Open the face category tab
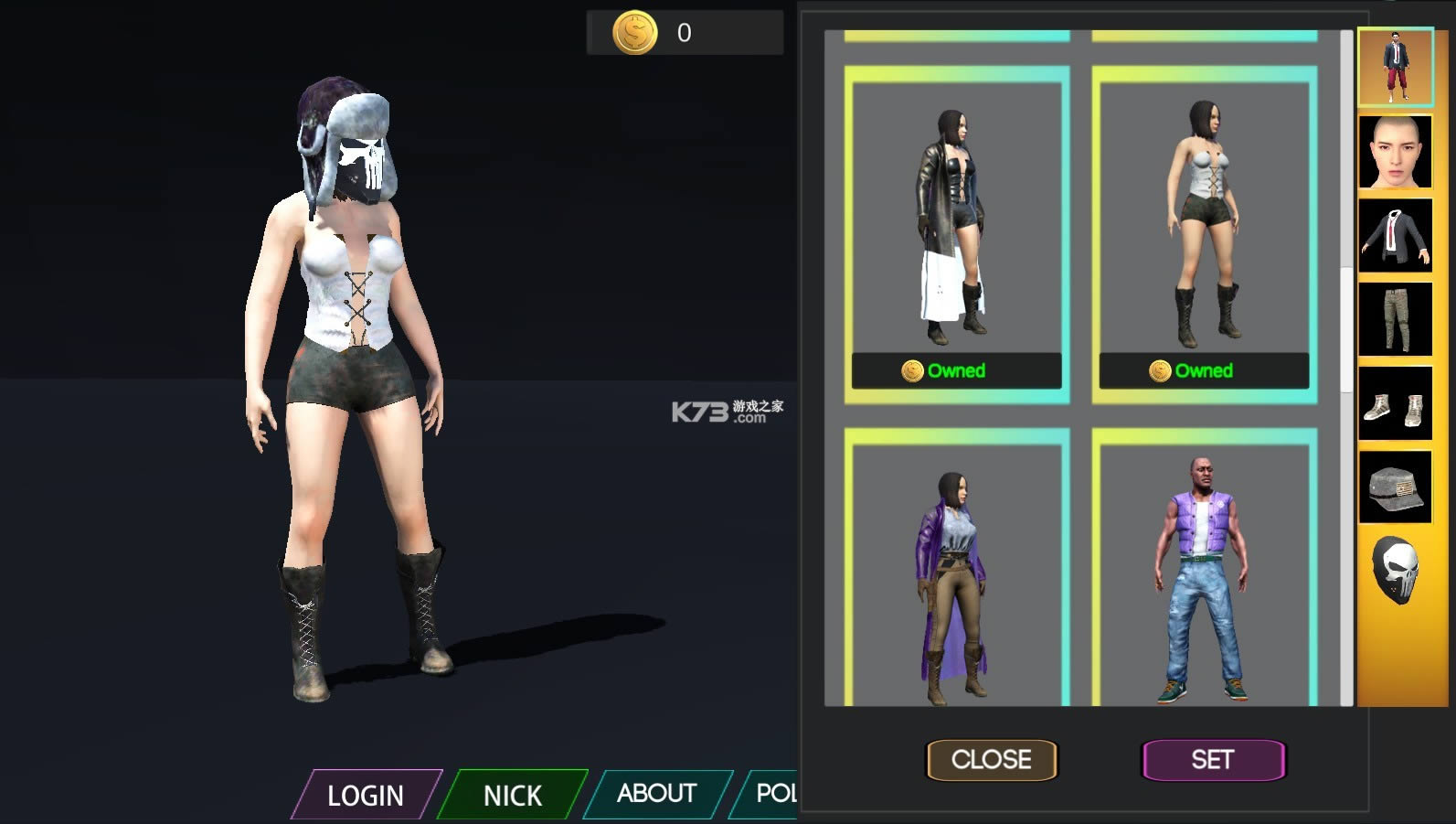Image resolution: width=1456 pixels, height=824 pixels. pyautogui.click(x=1395, y=152)
